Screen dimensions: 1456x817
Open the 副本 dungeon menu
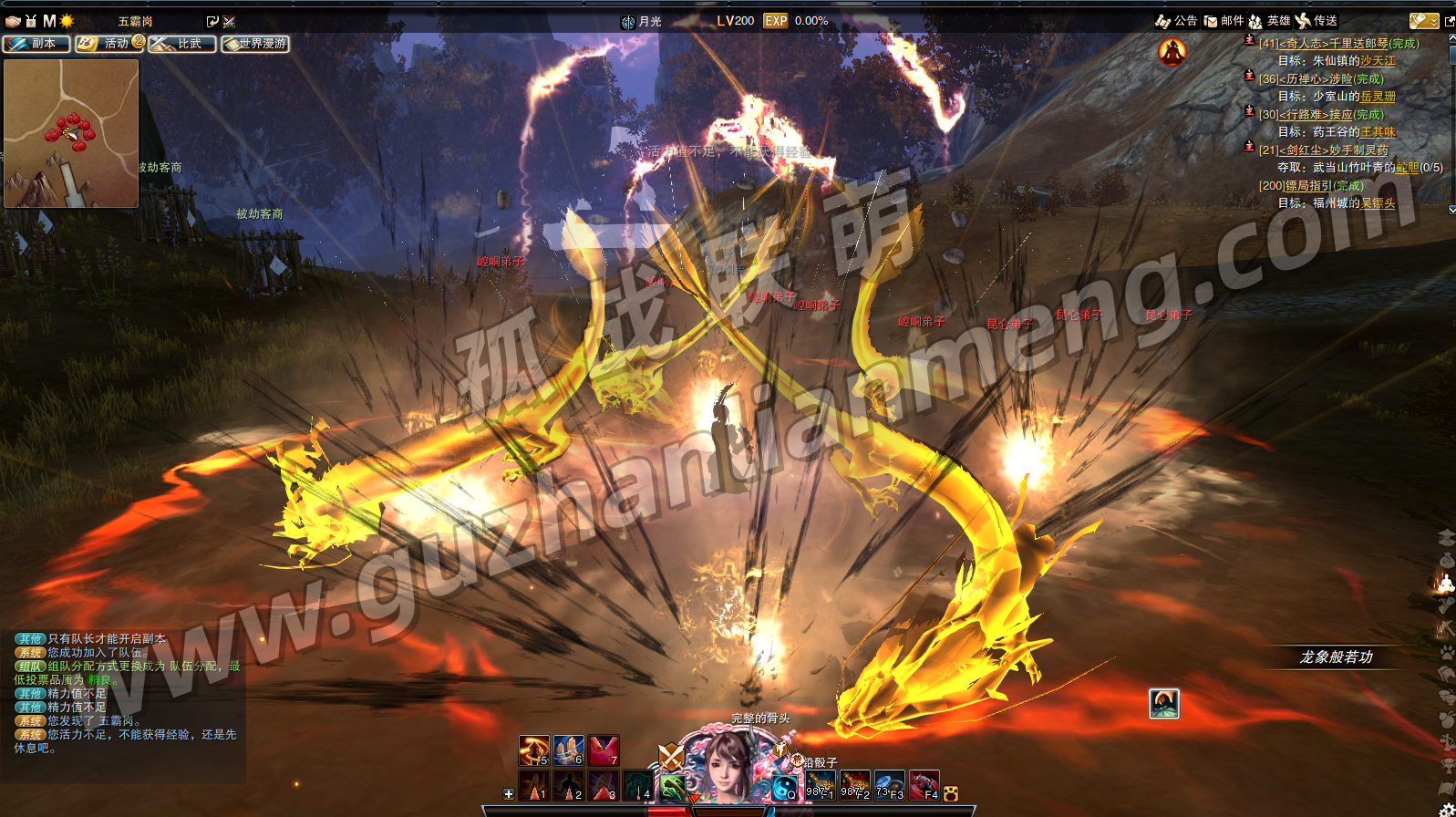click(x=36, y=44)
